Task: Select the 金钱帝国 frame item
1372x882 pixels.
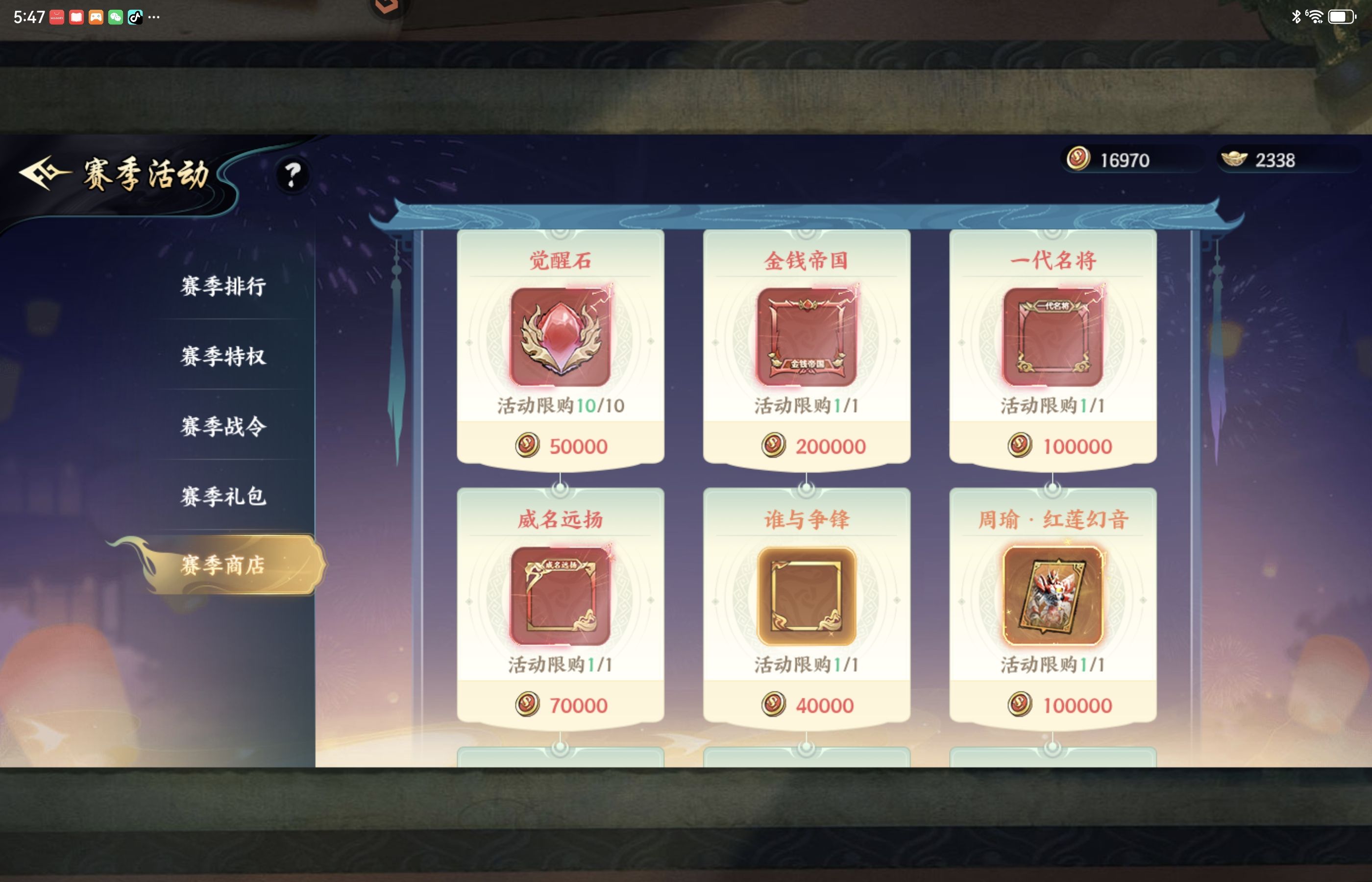Action: click(x=806, y=337)
